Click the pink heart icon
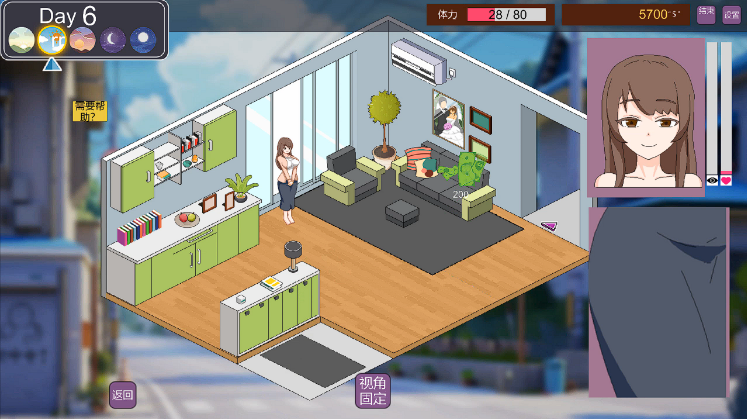The height and width of the screenshot is (419, 747). pos(727,181)
